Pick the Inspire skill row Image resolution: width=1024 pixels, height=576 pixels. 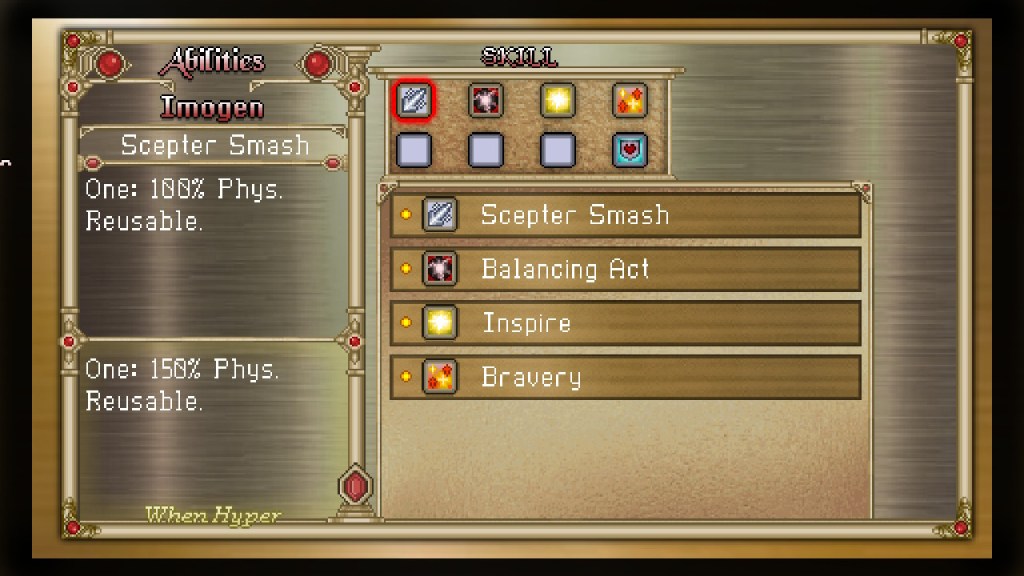[x=625, y=323]
